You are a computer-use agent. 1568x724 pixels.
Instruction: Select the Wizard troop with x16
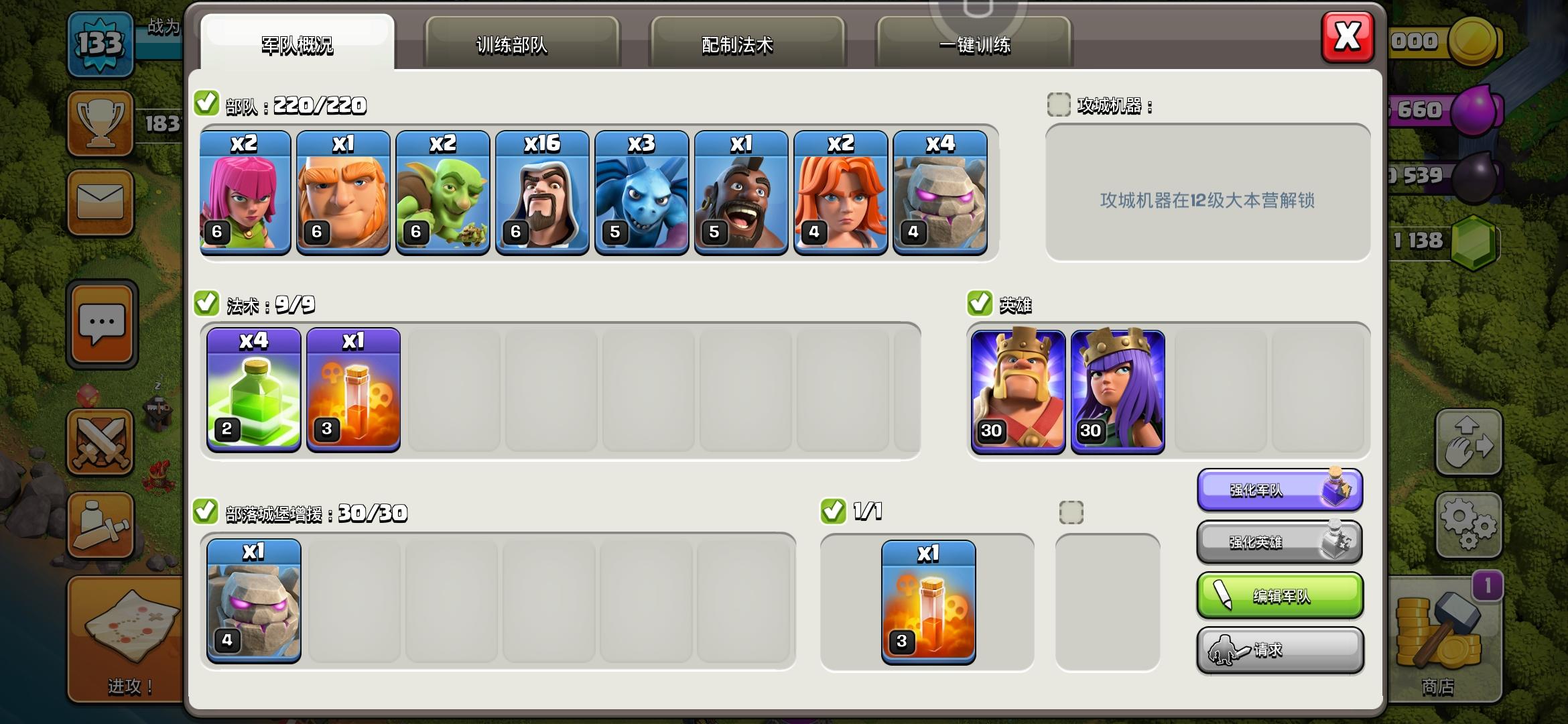[541, 194]
